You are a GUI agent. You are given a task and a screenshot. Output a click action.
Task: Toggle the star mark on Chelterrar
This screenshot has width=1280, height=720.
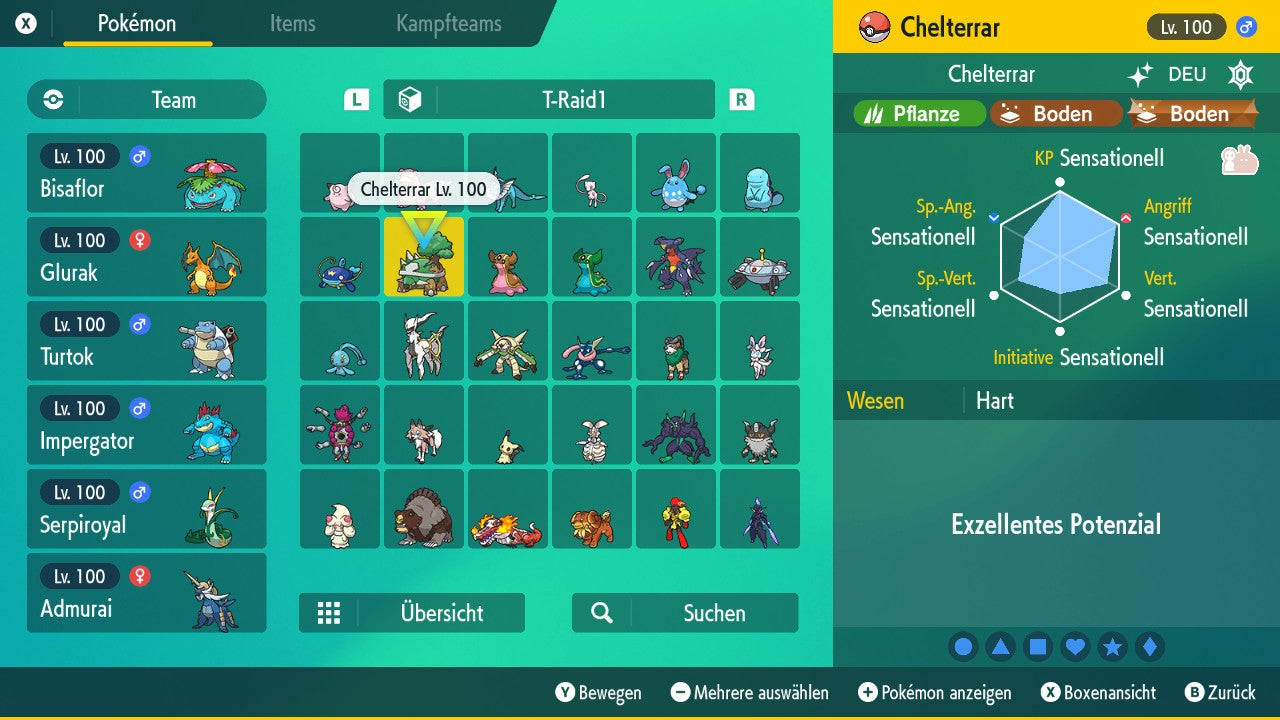tap(1112, 647)
